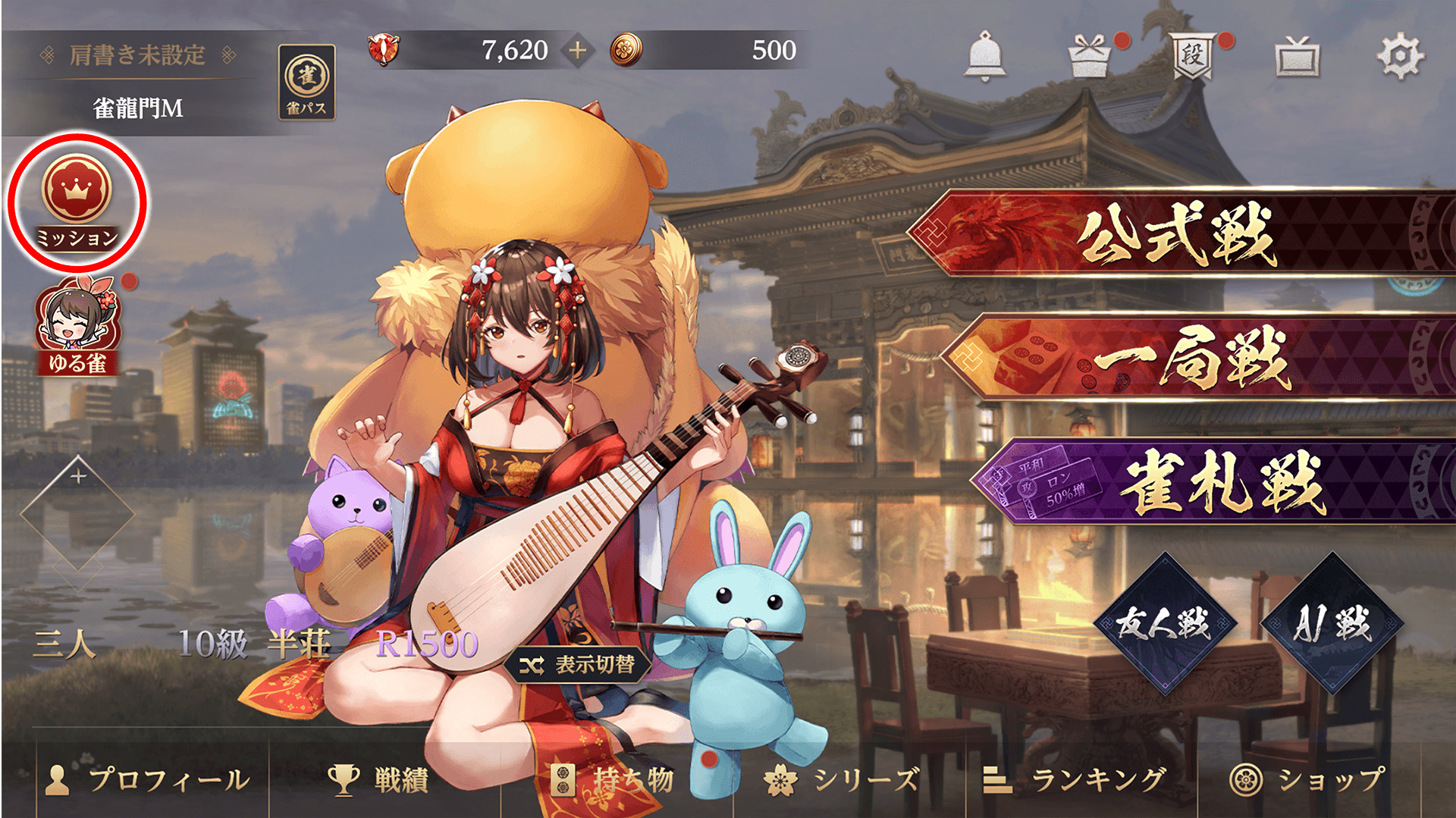View 戦績 battle records
Screen dimensions: 1456x818
point(379,779)
